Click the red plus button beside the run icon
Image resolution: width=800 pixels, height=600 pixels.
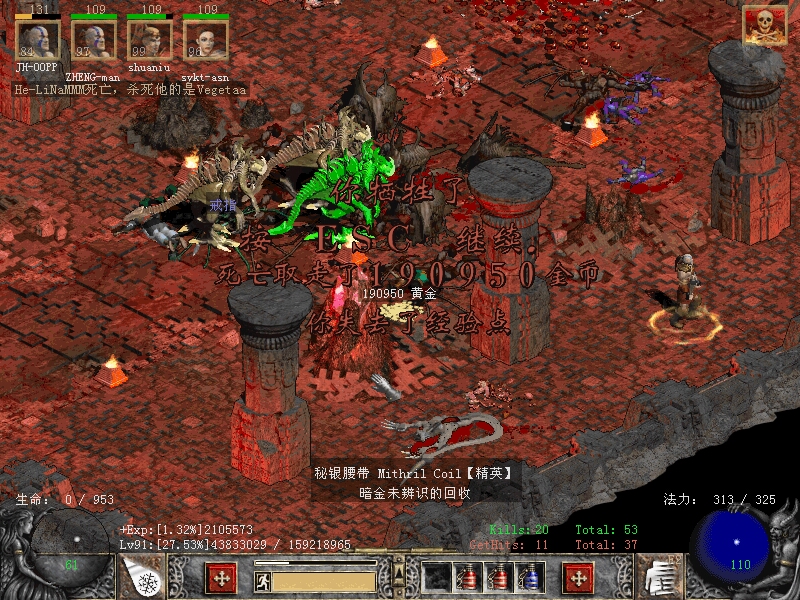click(221, 577)
